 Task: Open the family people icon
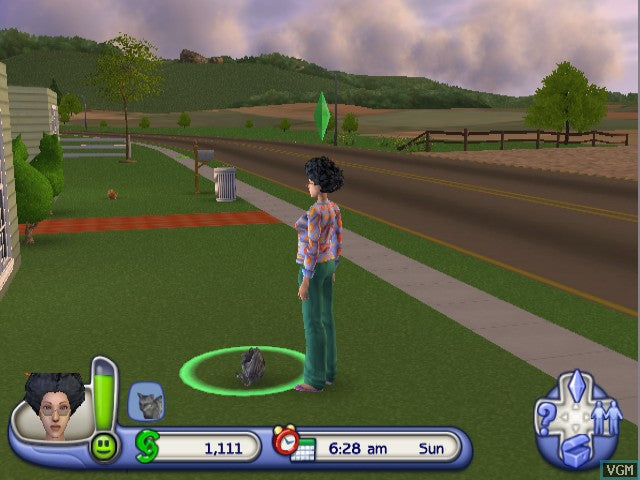click(608, 418)
